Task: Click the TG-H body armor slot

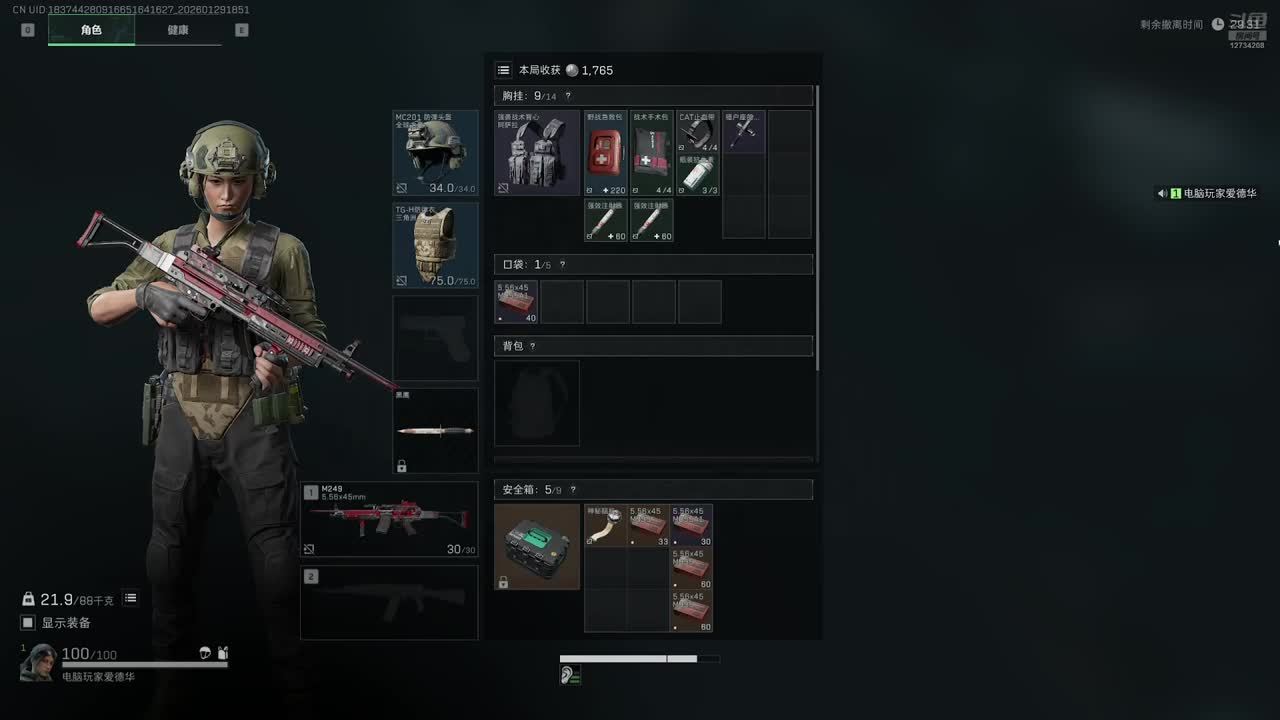Action: click(x=435, y=245)
